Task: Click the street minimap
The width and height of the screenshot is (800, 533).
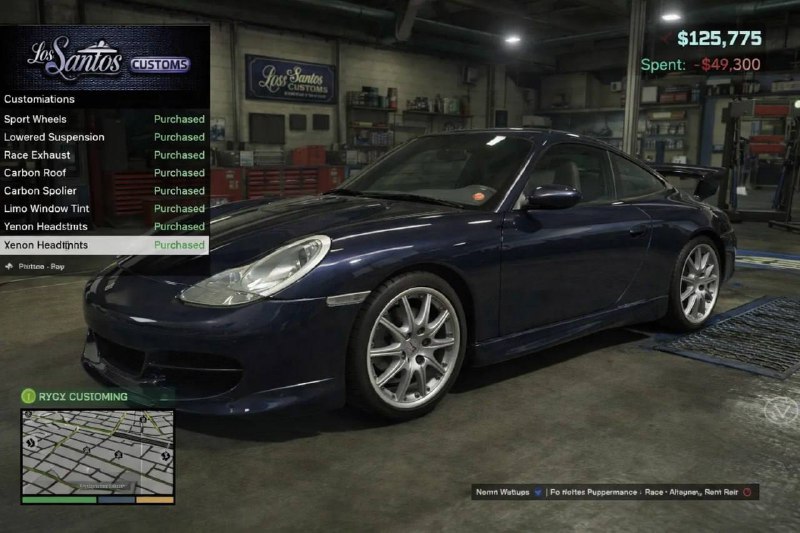Action: (97, 452)
